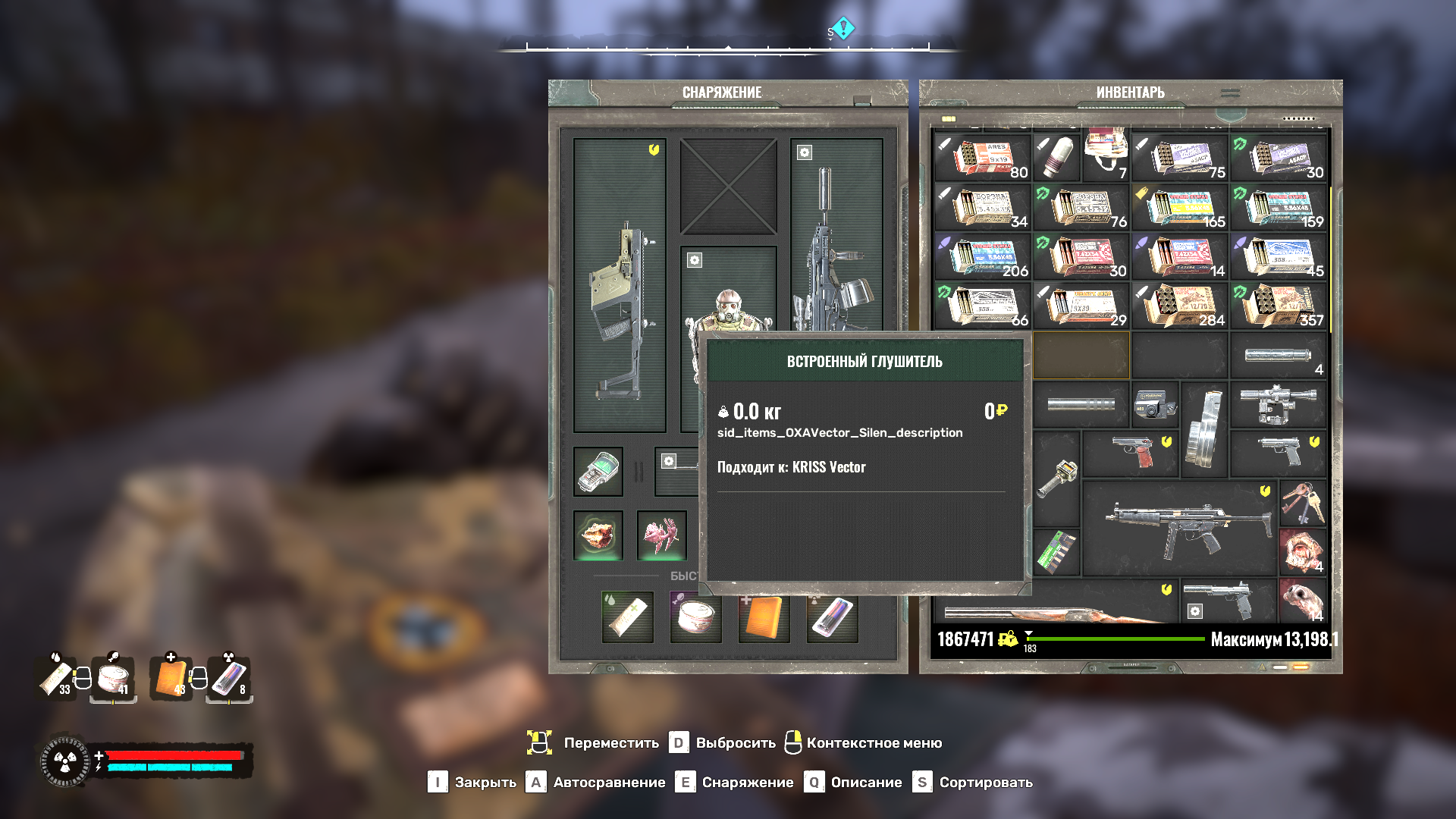The height and width of the screenshot is (819, 1456).
Task: Select the red meat-like artifact slot
Action: pyautogui.click(x=598, y=535)
